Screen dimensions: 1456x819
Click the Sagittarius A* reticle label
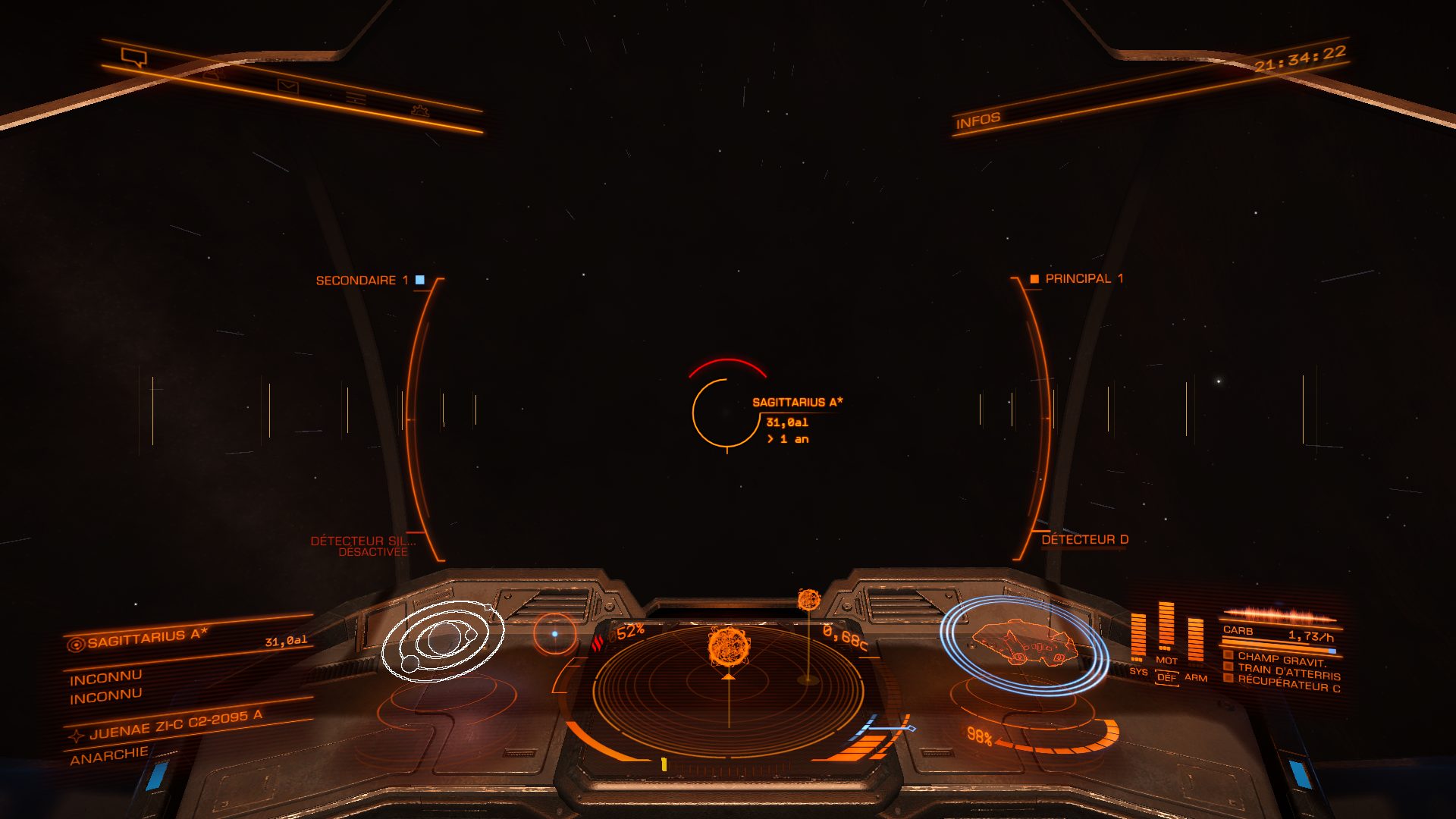[797, 403]
